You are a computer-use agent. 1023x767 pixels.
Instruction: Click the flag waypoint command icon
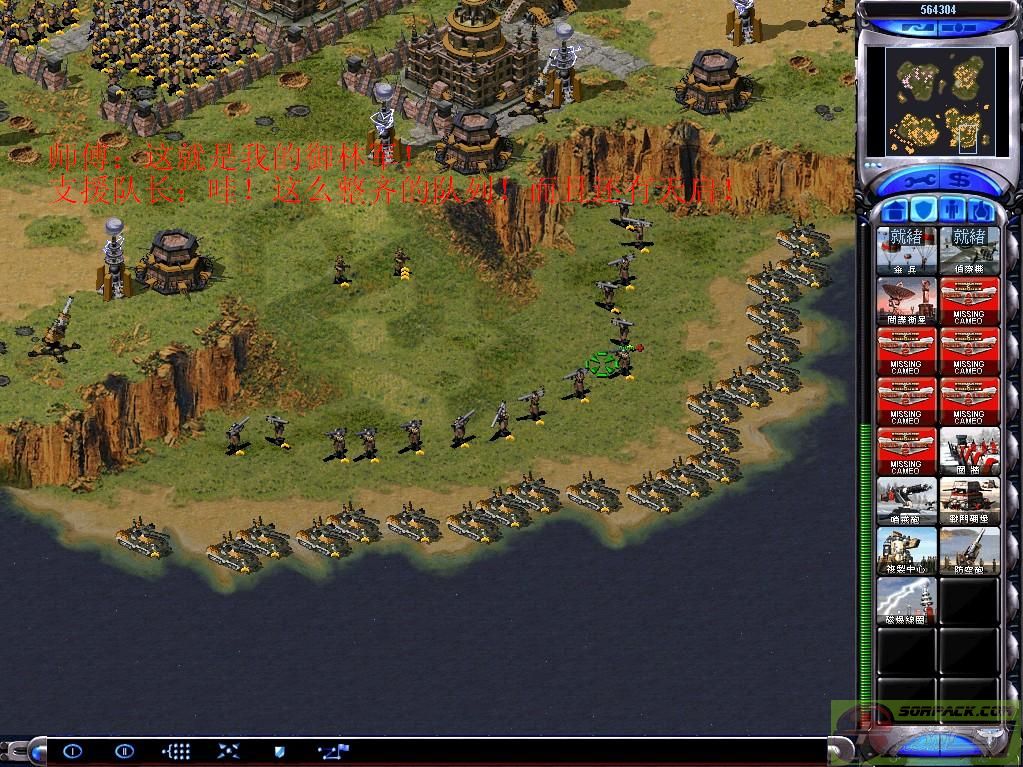point(333,751)
